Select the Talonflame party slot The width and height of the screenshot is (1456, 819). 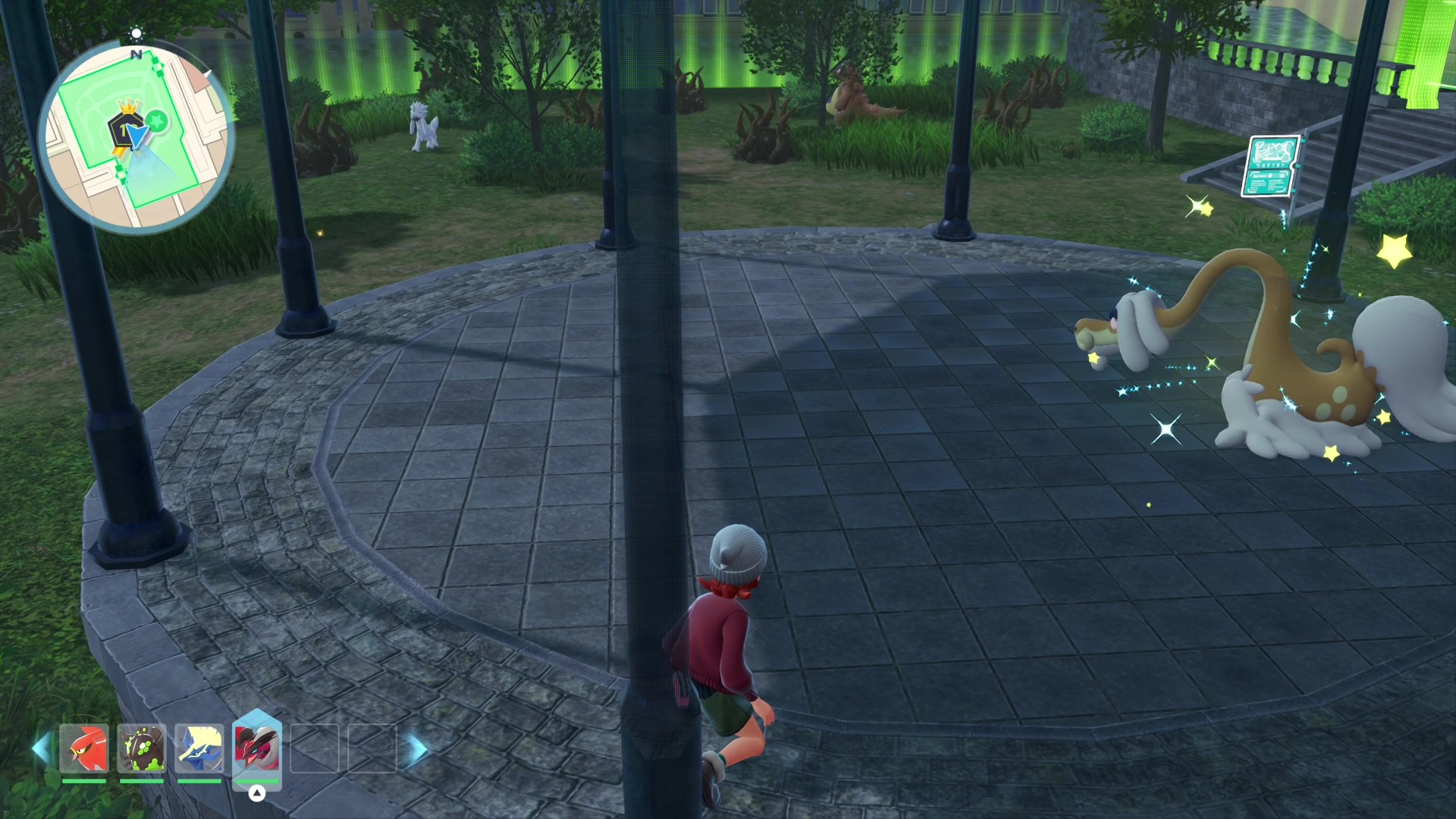click(x=84, y=748)
